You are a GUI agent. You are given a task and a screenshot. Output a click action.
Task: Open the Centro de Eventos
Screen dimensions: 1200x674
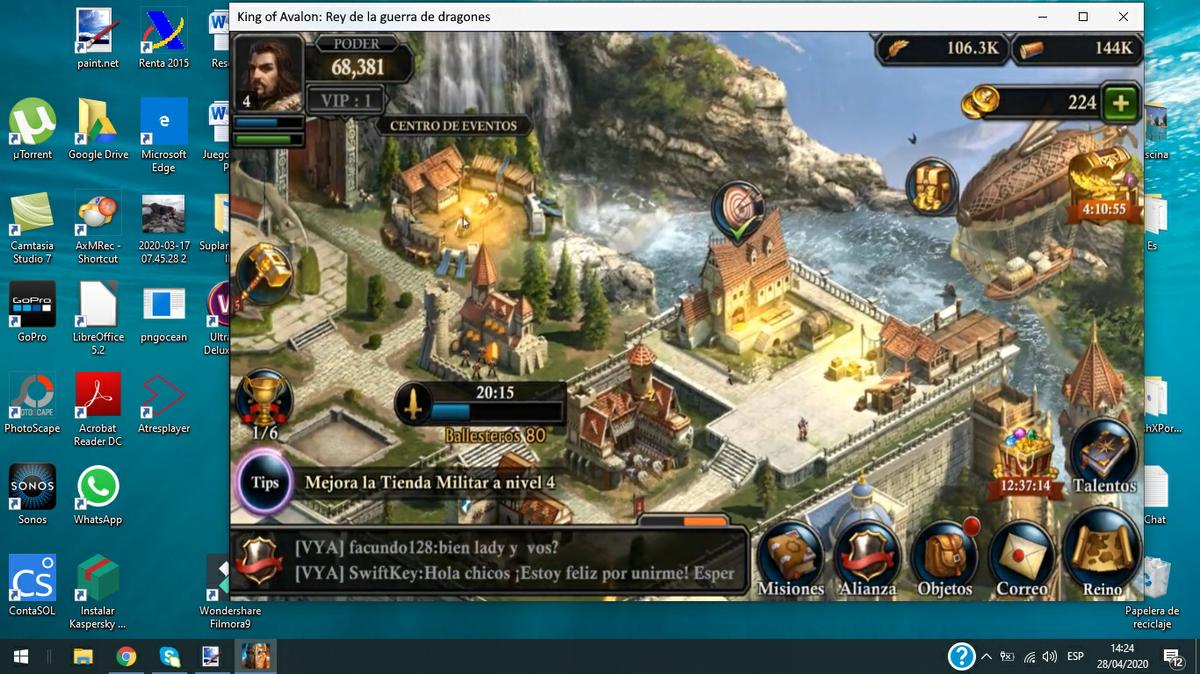453,126
